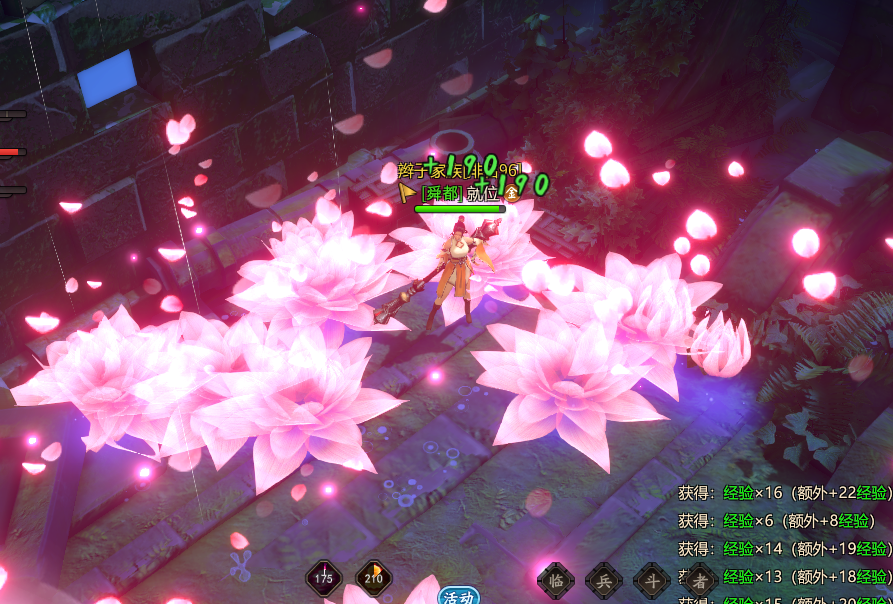Select the diamond slot showing 175
This screenshot has height=604, width=893.
324,578
